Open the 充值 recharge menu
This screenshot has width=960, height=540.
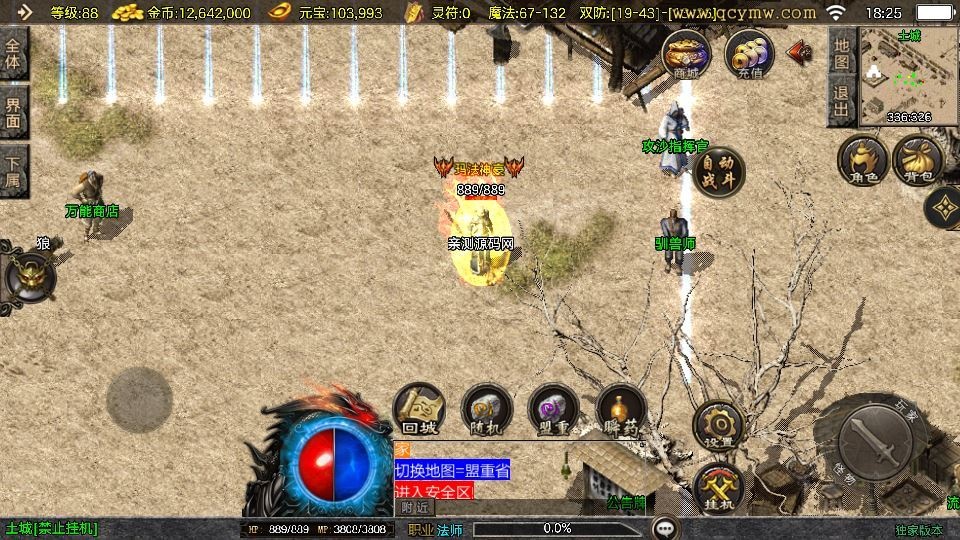[749, 54]
